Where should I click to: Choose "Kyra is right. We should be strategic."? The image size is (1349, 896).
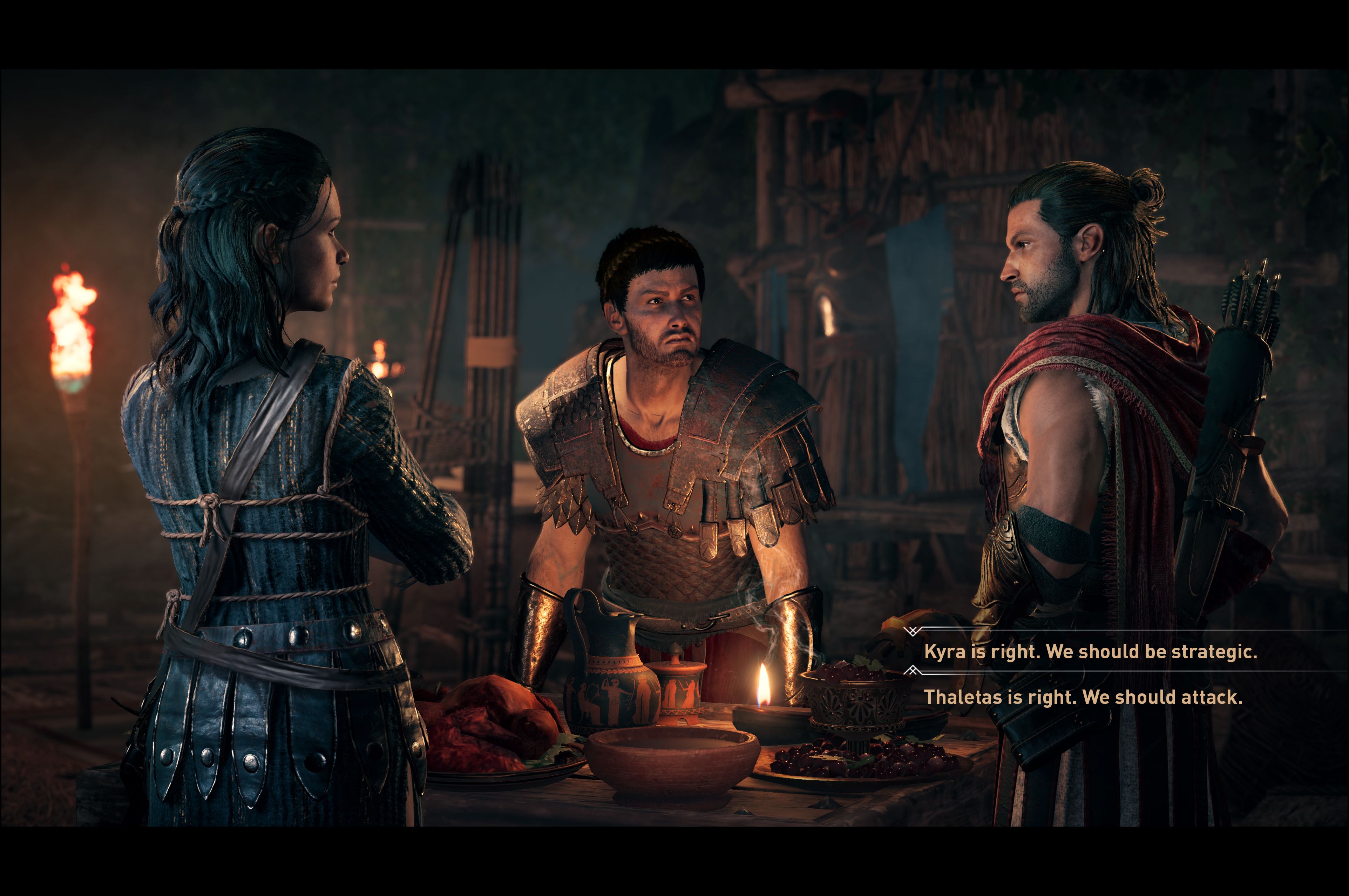pyautogui.click(x=1090, y=651)
